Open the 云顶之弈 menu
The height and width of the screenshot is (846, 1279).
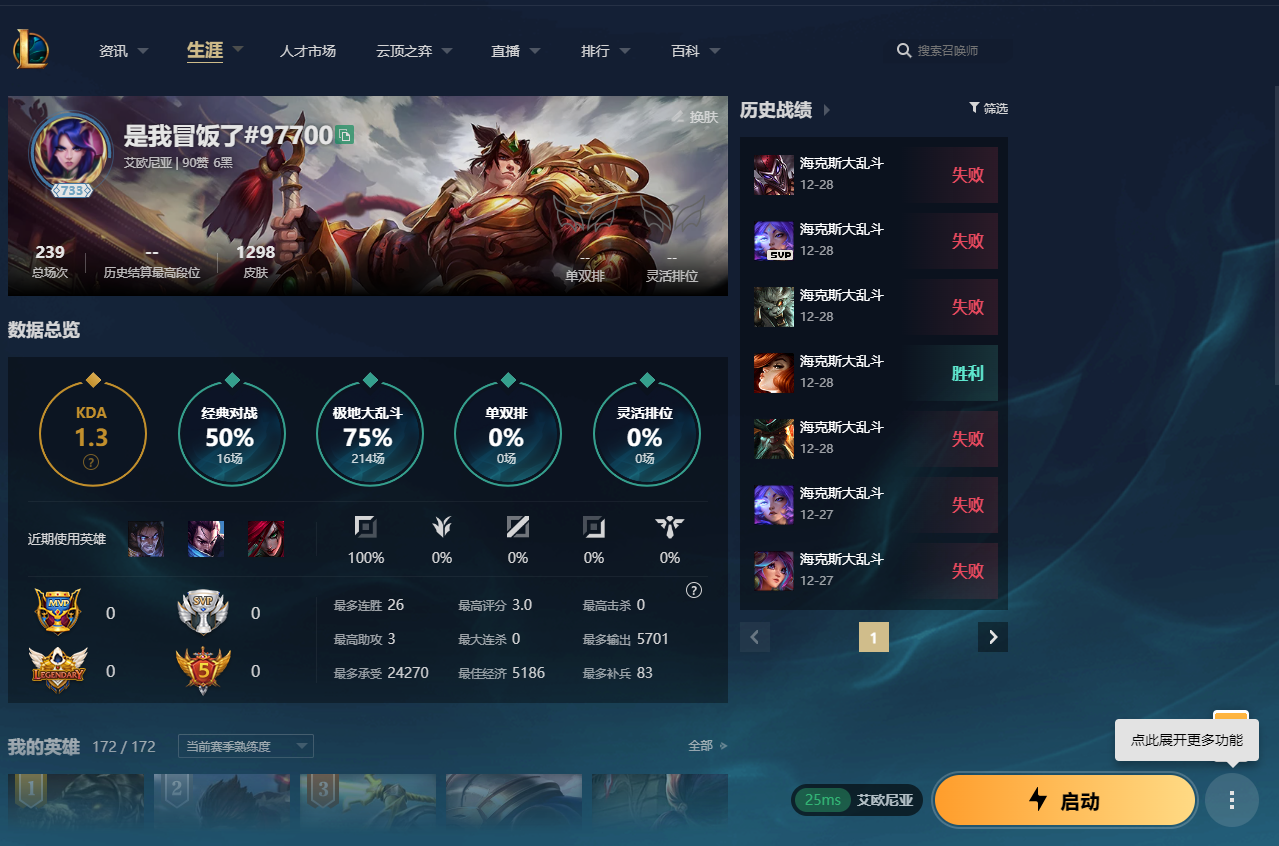coord(413,51)
